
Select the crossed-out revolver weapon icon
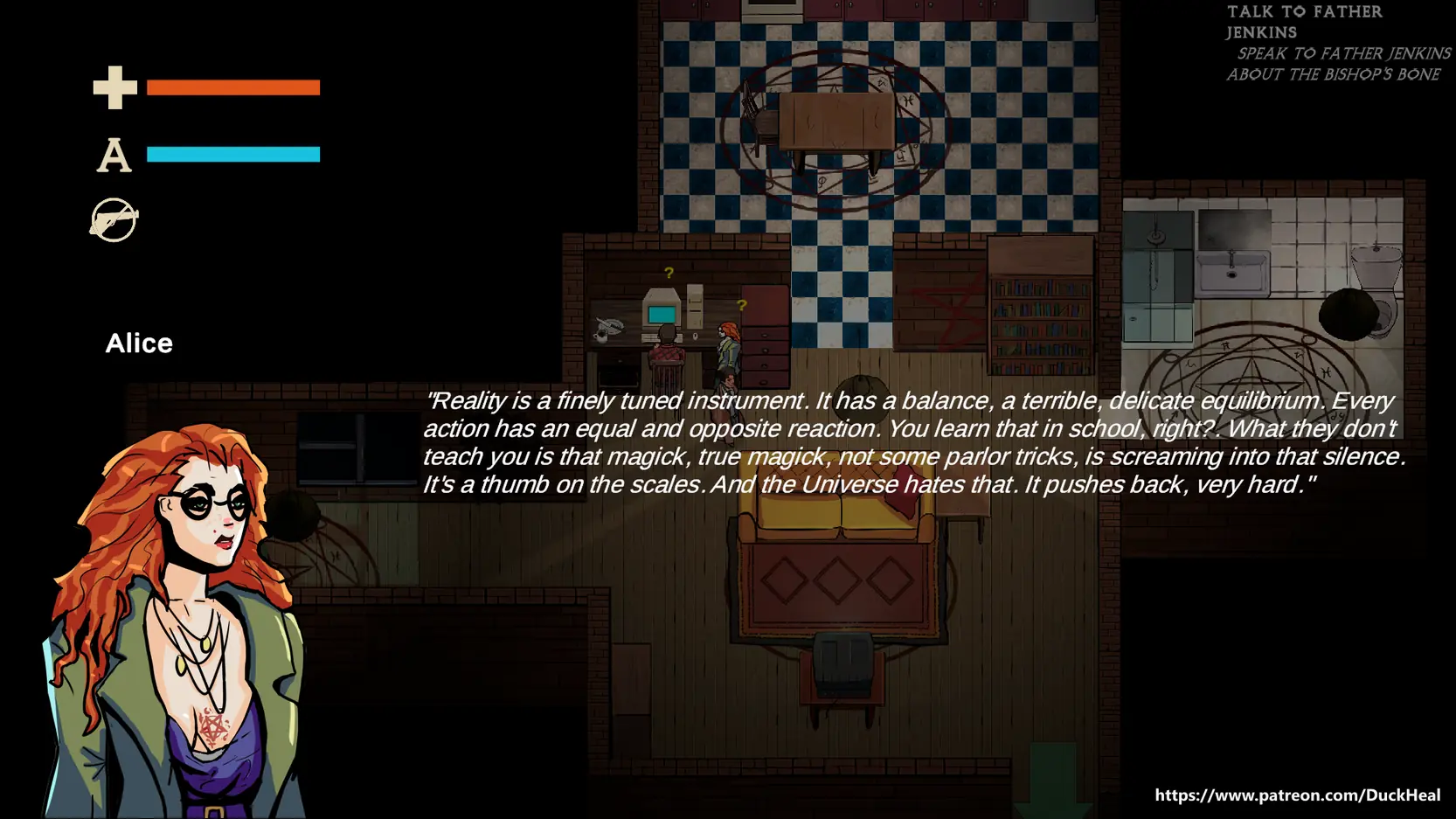tap(114, 219)
